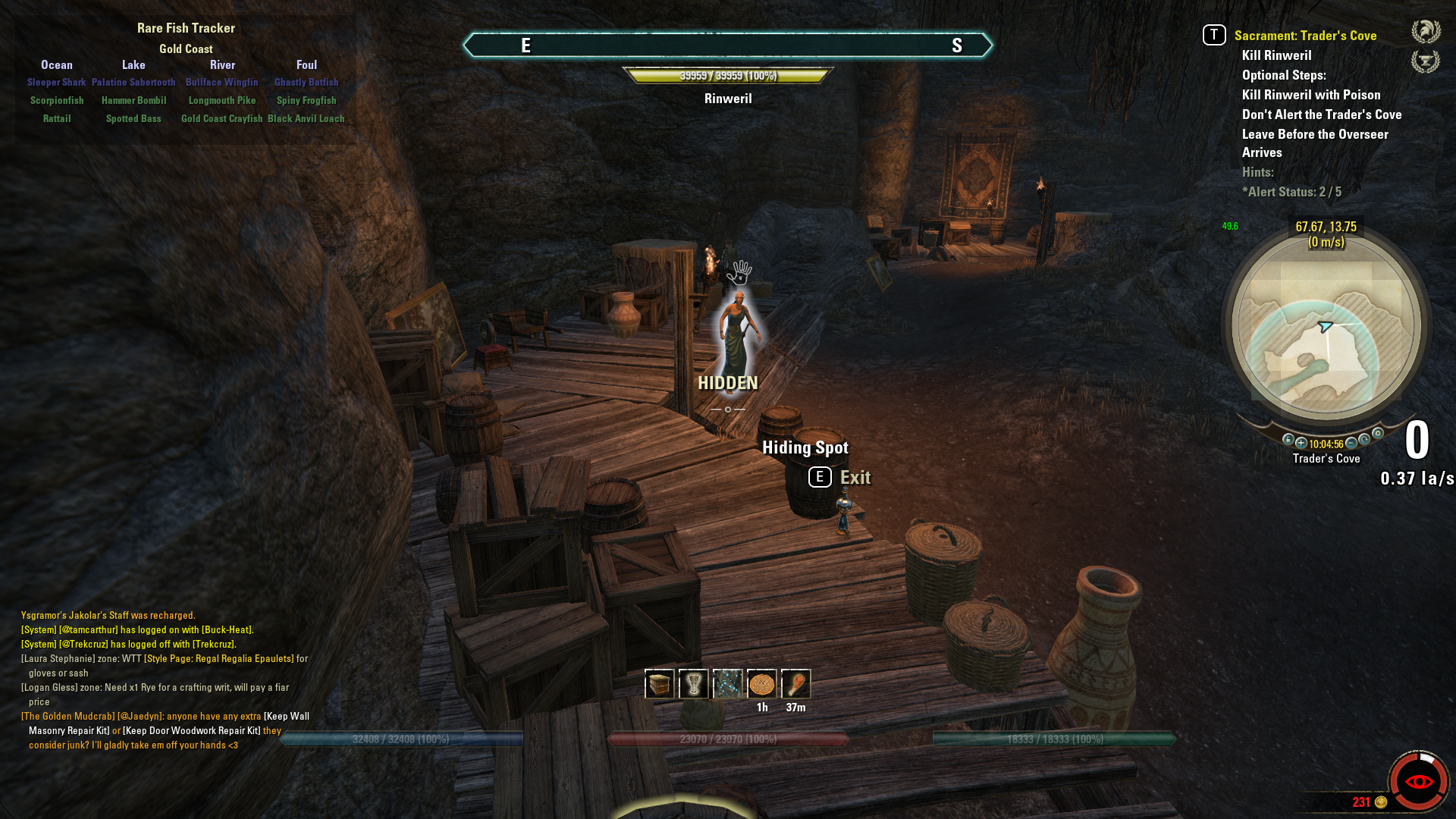Click the compass bar at top

pos(727,45)
